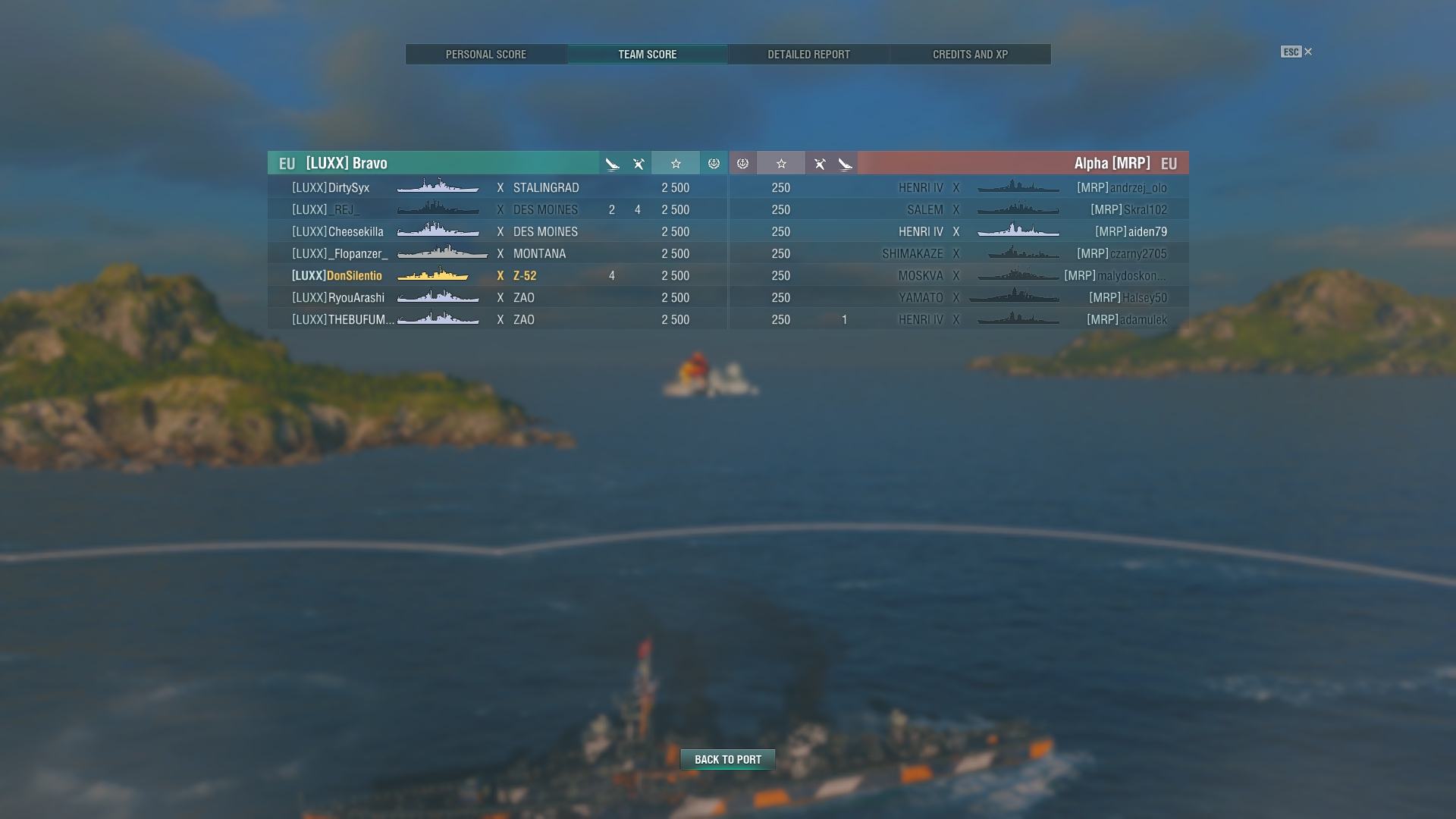Select _Flopanzer_'s Montana row
Viewport: 1456px width, 819px height.
(x=497, y=254)
